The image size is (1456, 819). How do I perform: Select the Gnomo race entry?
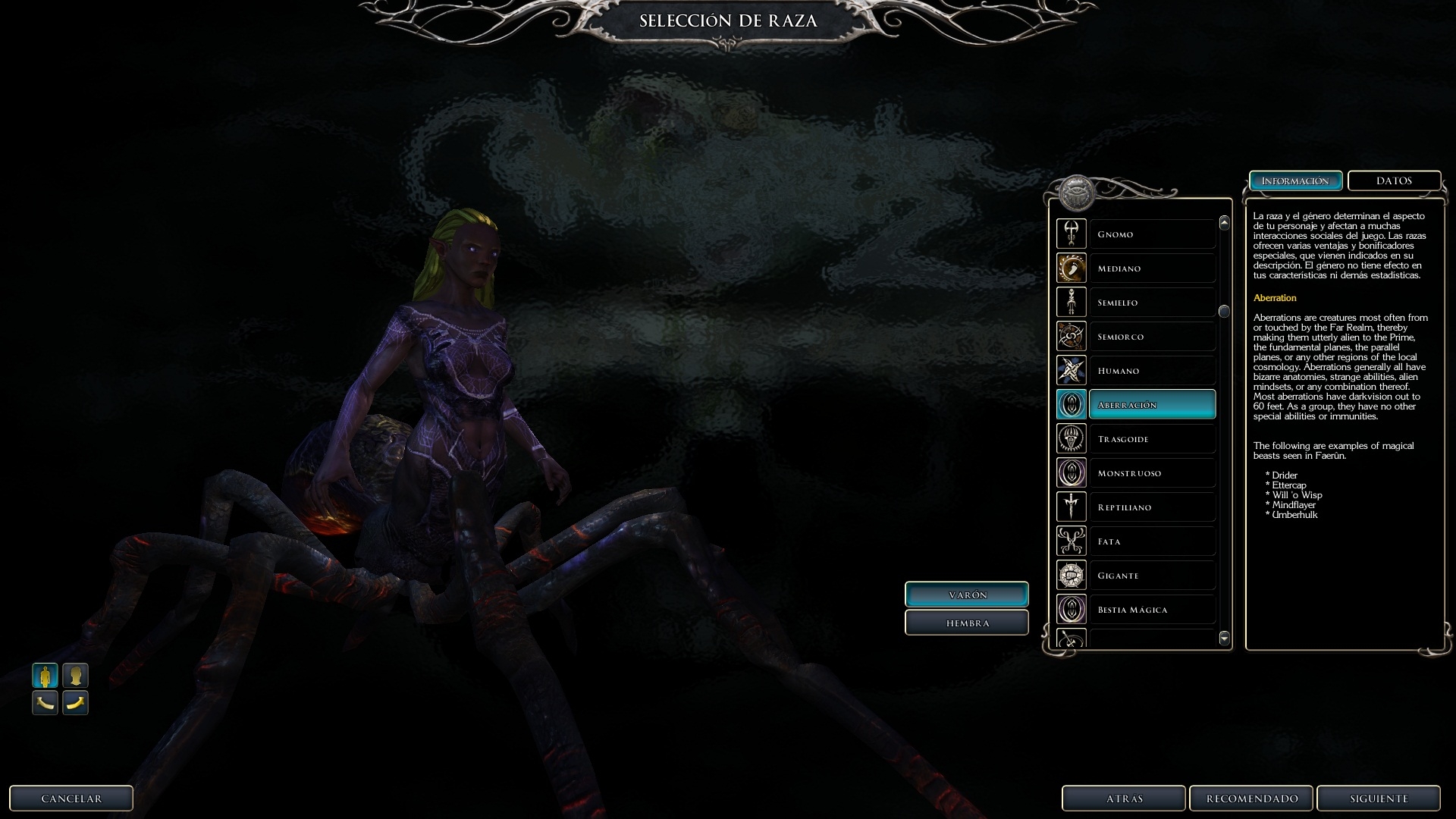click(x=1151, y=234)
